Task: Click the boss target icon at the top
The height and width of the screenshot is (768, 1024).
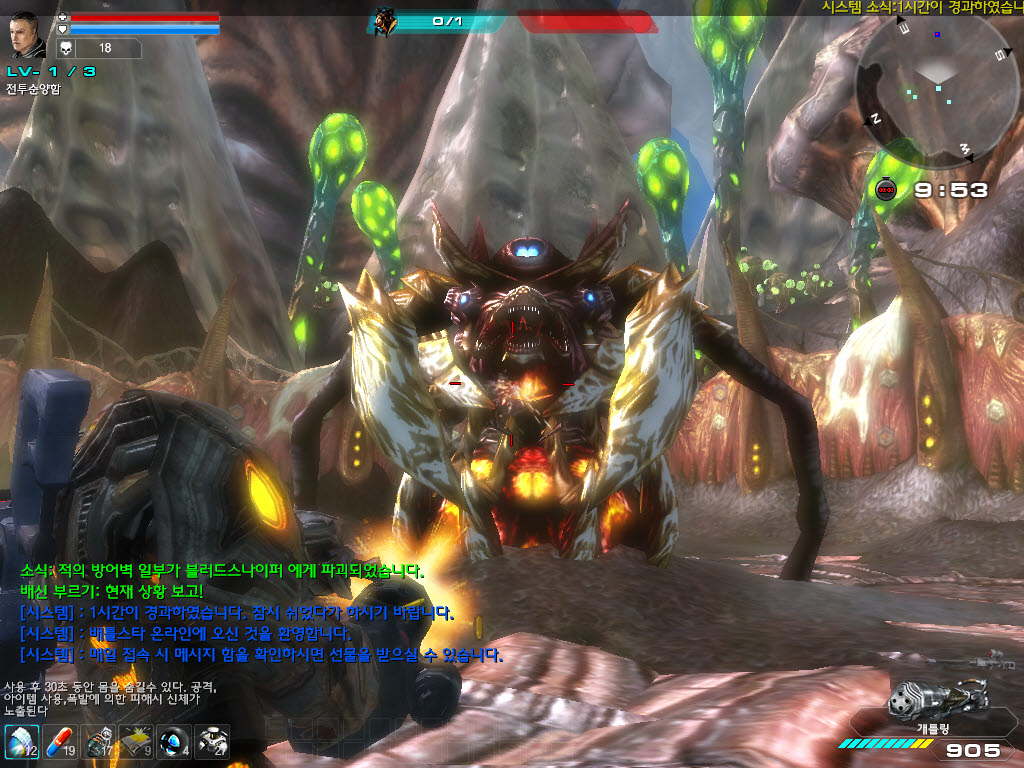Action: [383, 20]
